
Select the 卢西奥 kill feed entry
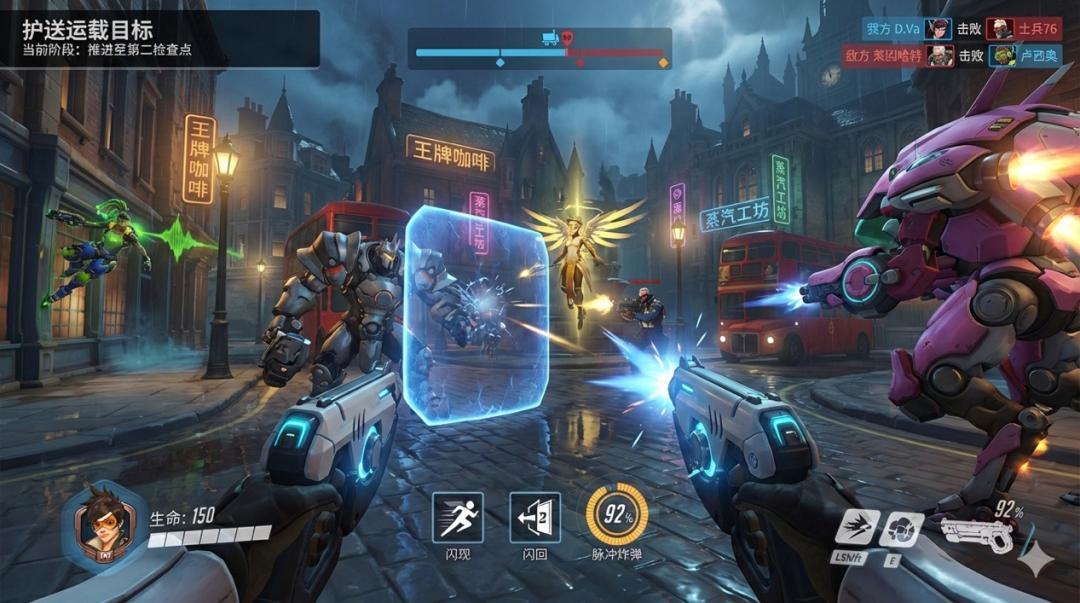(1025, 56)
